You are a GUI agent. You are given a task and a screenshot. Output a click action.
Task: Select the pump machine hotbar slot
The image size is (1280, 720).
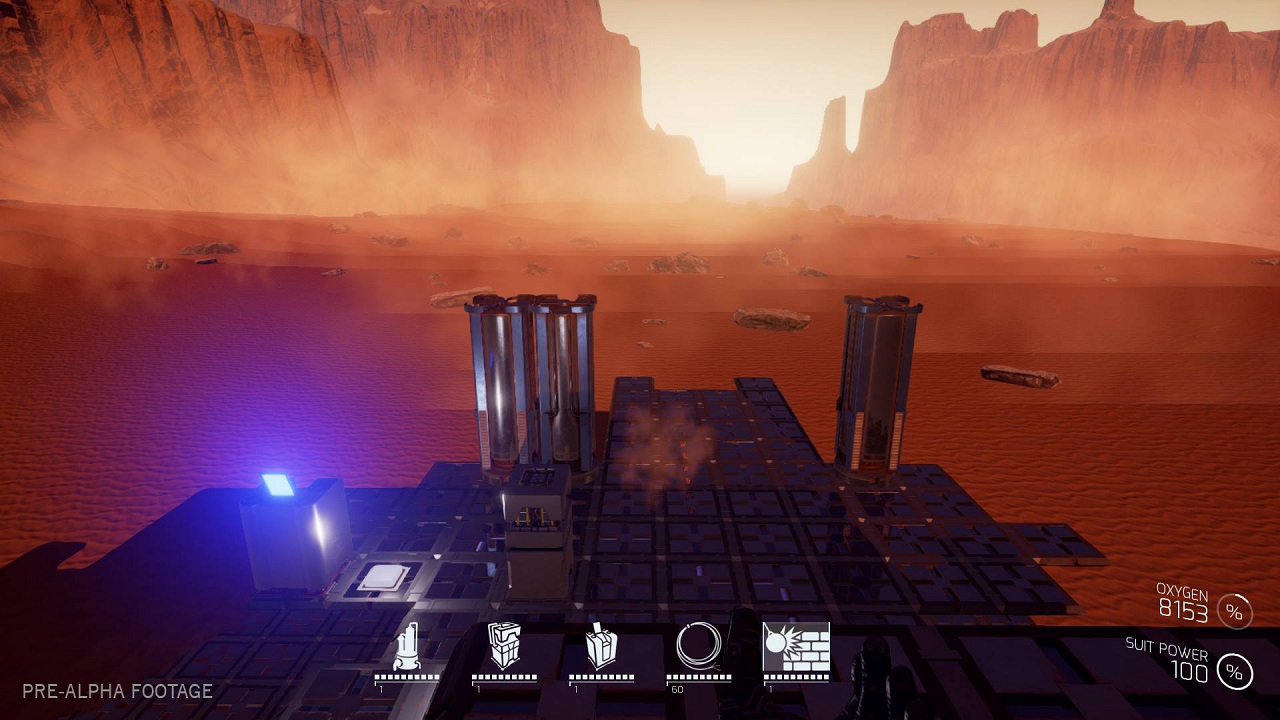coord(406,647)
